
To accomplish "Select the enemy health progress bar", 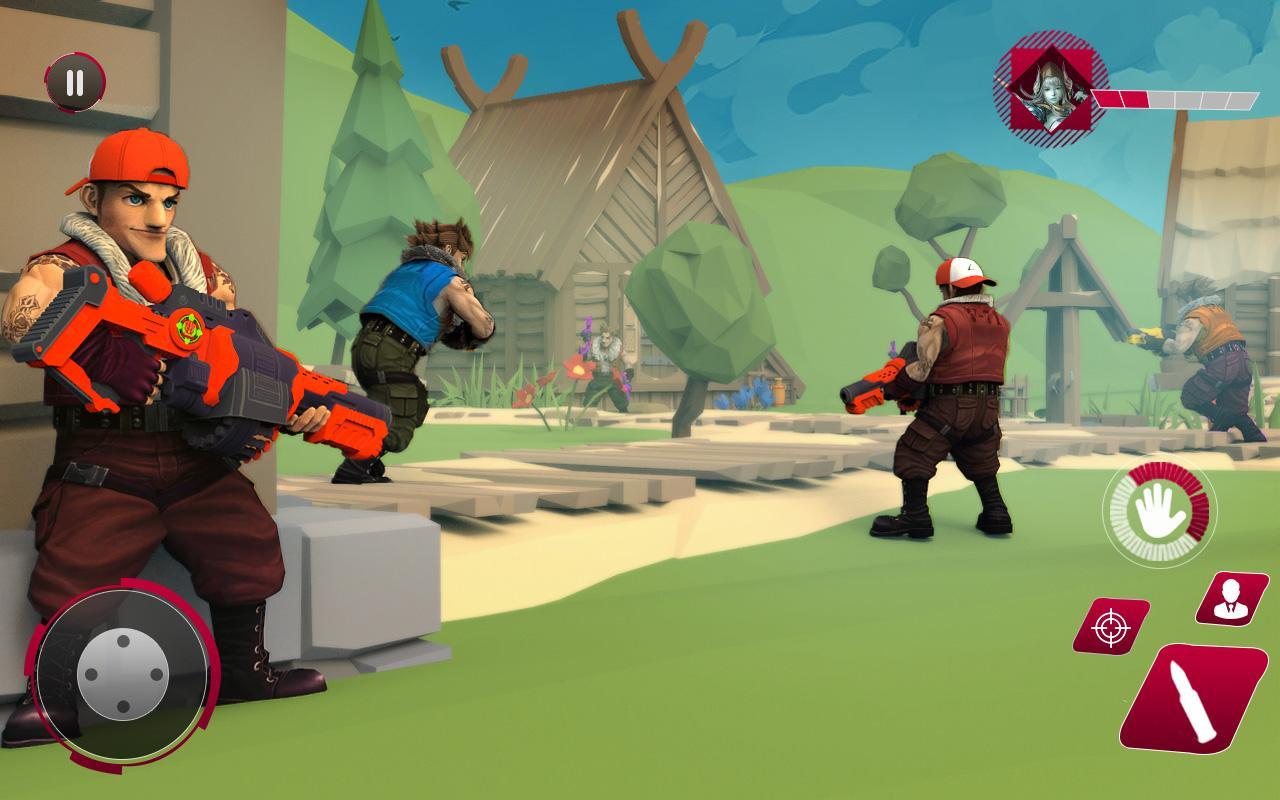I will click(1175, 99).
